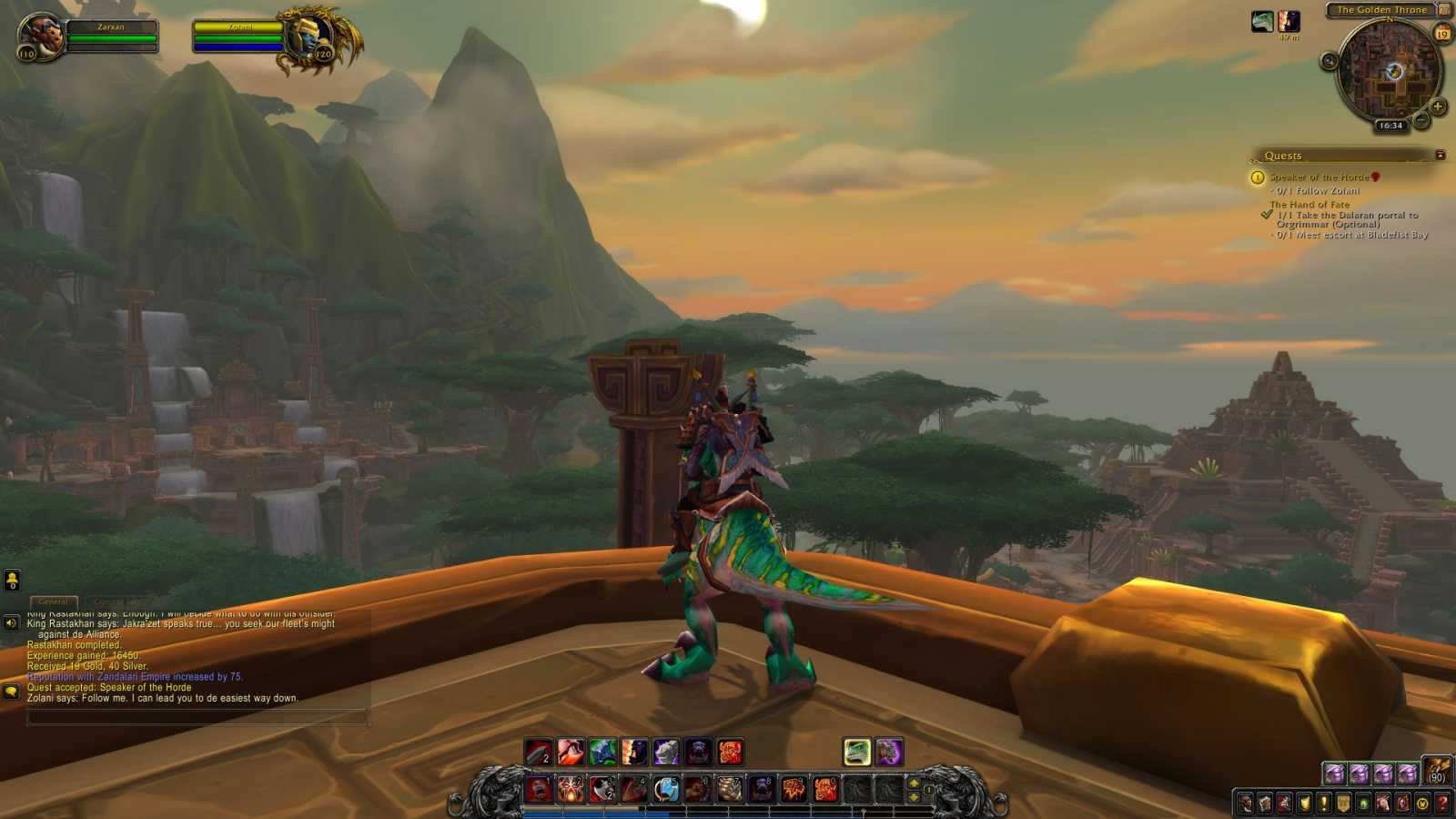Viewport: 1456px width, 819px height.
Task: Toggle minimap tracking options button
Action: click(x=1329, y=61)
